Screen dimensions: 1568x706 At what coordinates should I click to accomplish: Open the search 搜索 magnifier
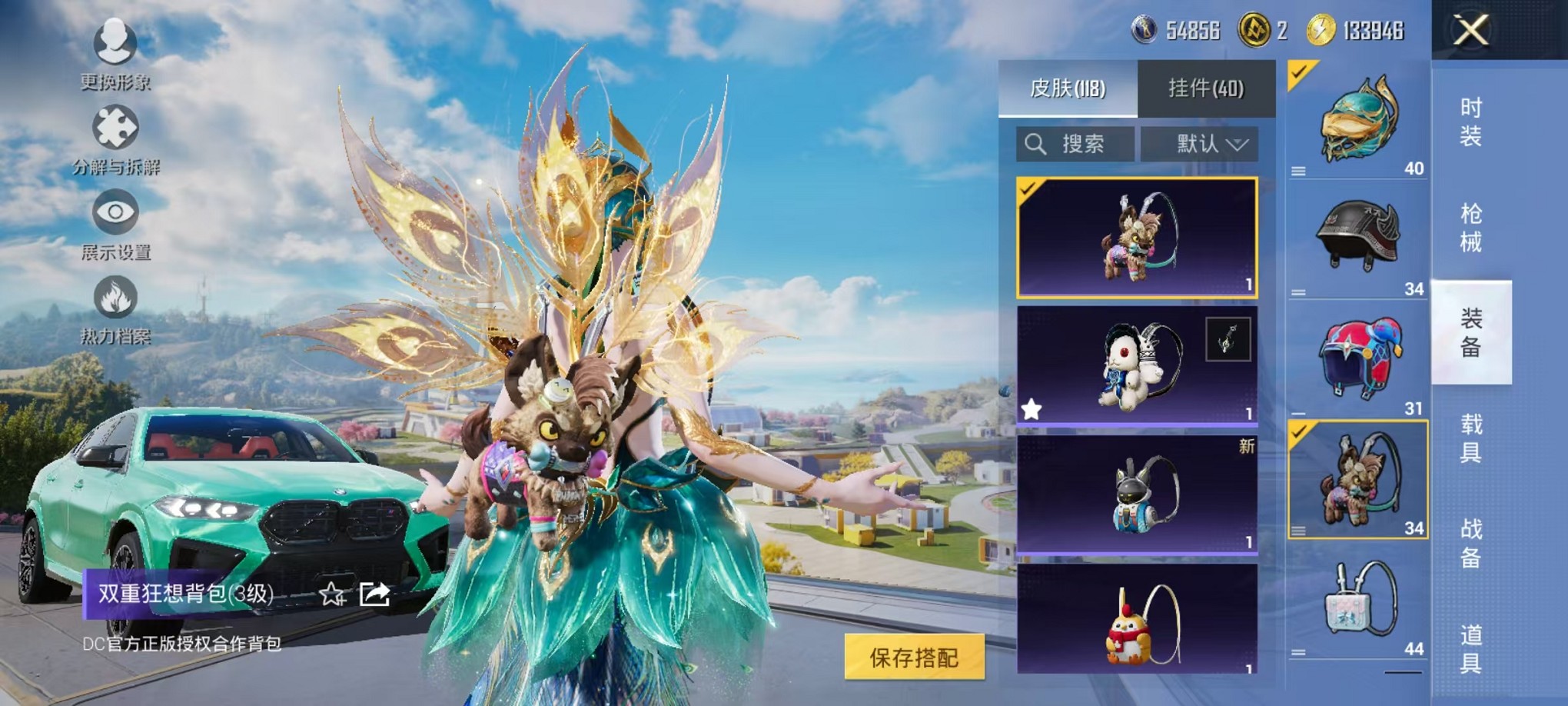pyautogui.click(x=1037, y=144)
